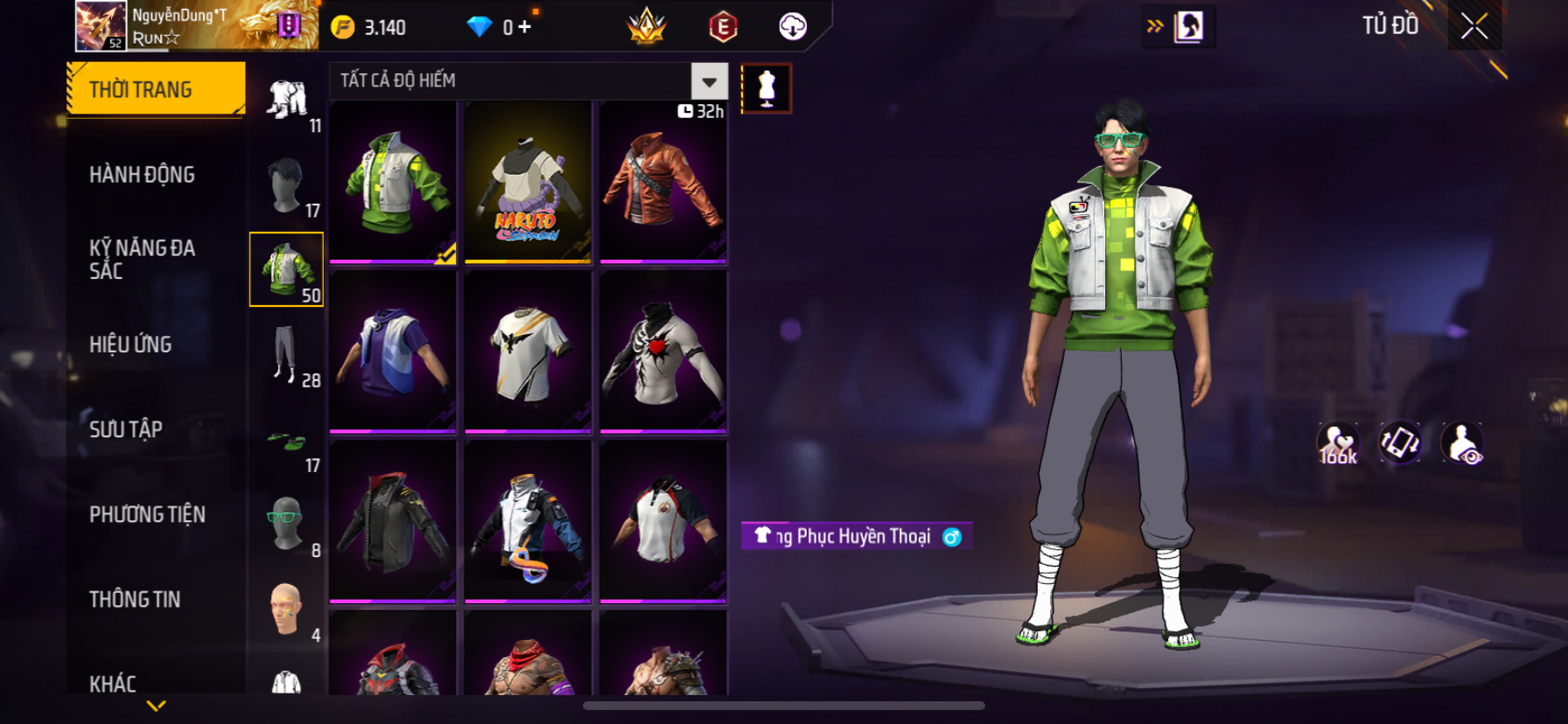1568x724 pixels.
Task: Select the Phương Tiện menu entry
Action: pos(147,514)
